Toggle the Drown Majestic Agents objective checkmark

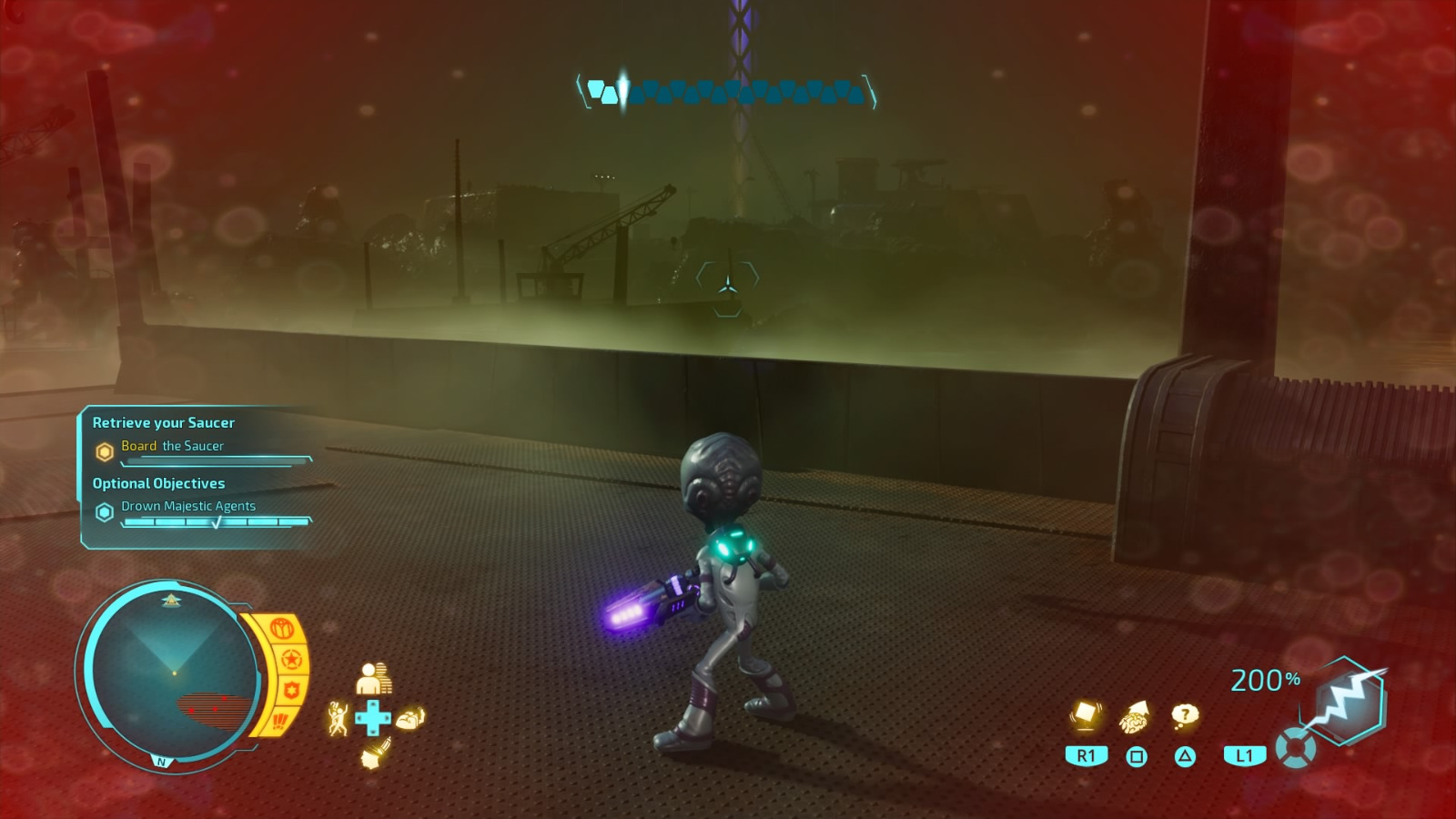coord(217,522)
